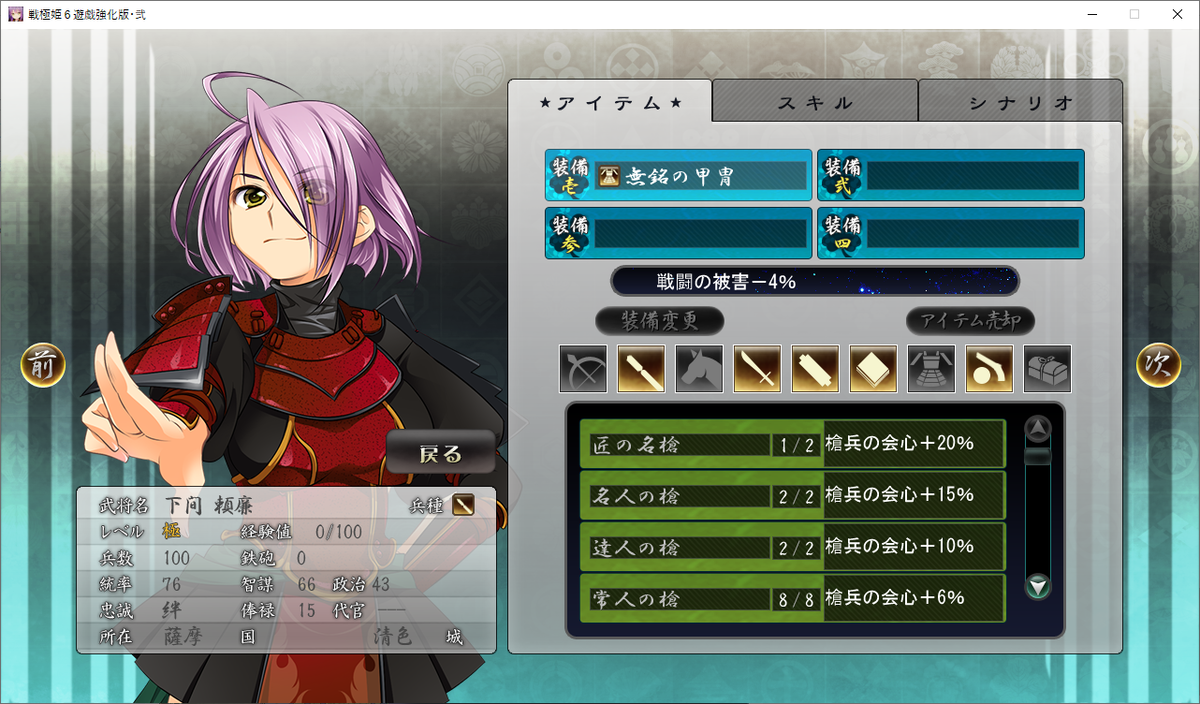Filter items by the treasure chest icon
This screenshot has height=704, width=1200.
pos(1048,369)
